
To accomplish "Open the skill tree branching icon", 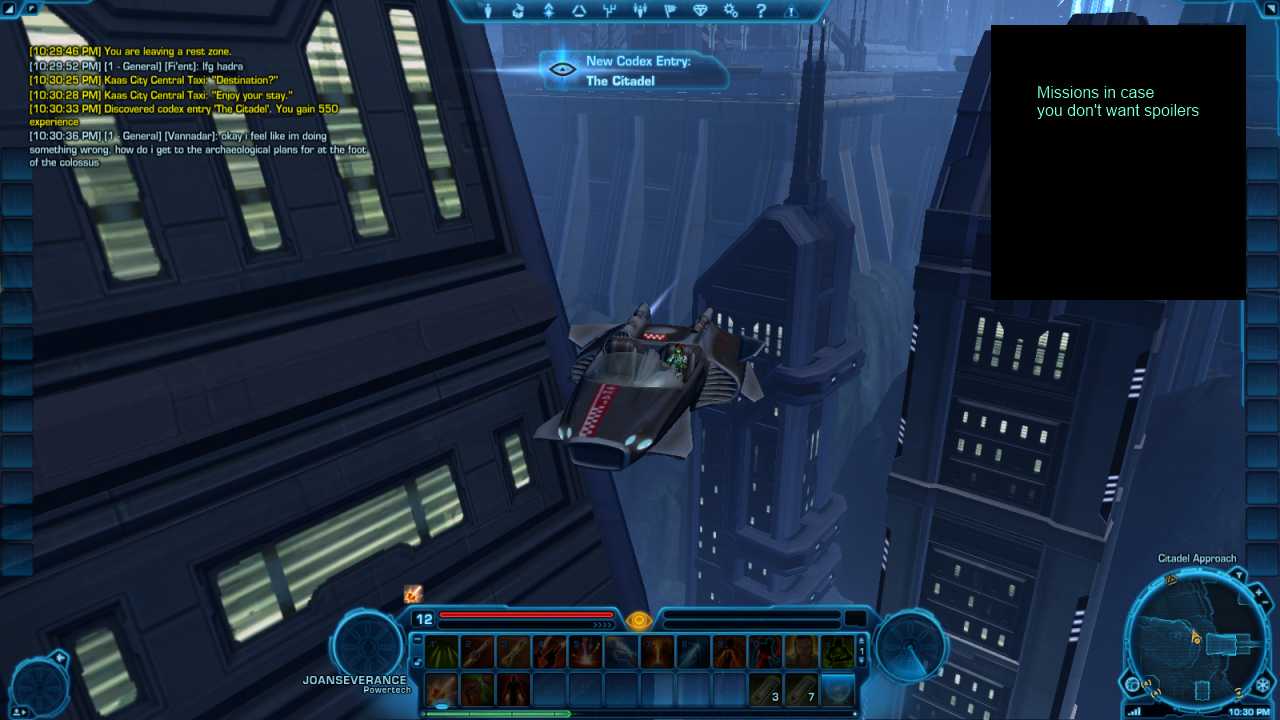I will pos(609,11).
